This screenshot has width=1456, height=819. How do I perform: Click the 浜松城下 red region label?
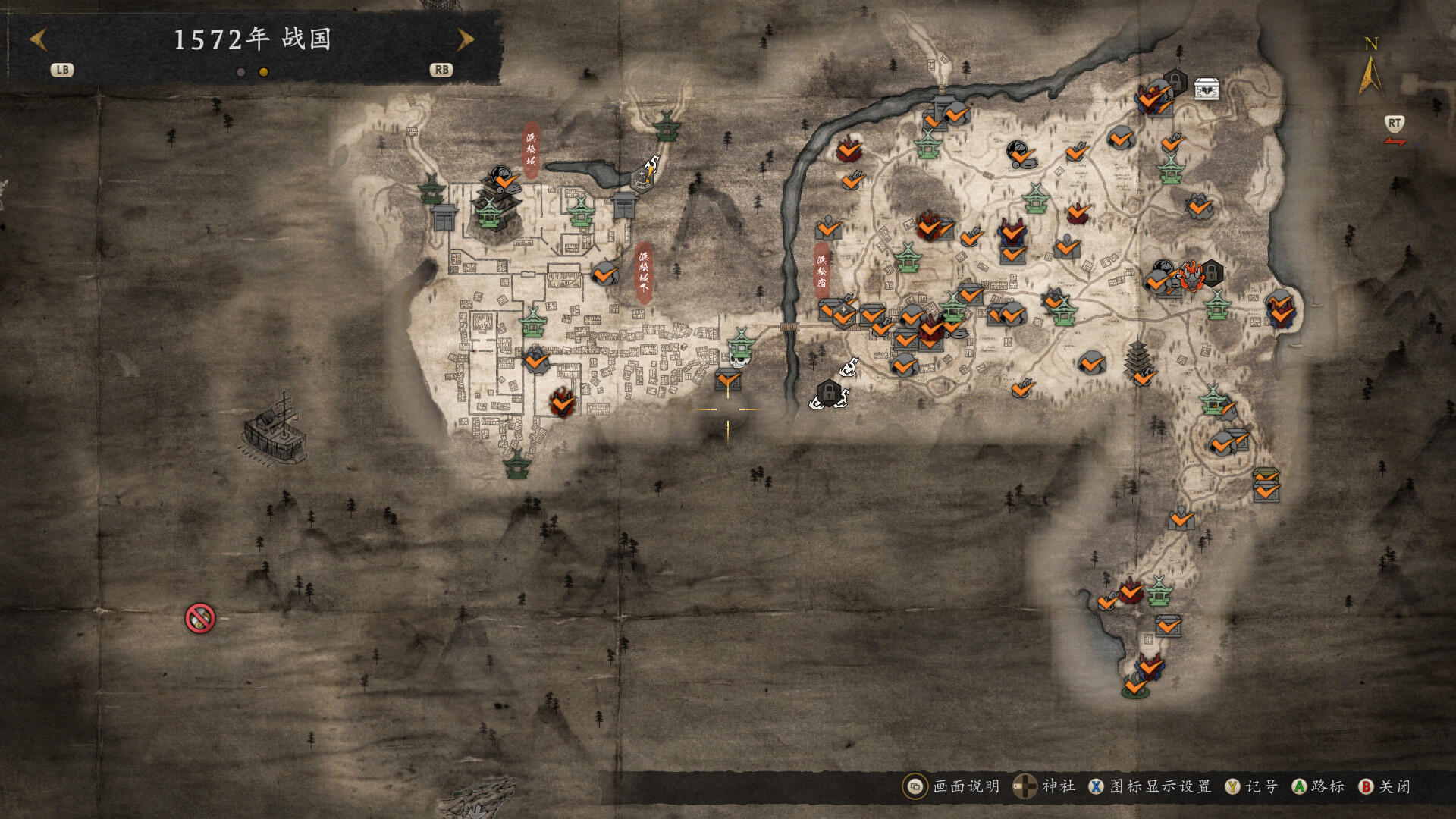coord(644,271)
